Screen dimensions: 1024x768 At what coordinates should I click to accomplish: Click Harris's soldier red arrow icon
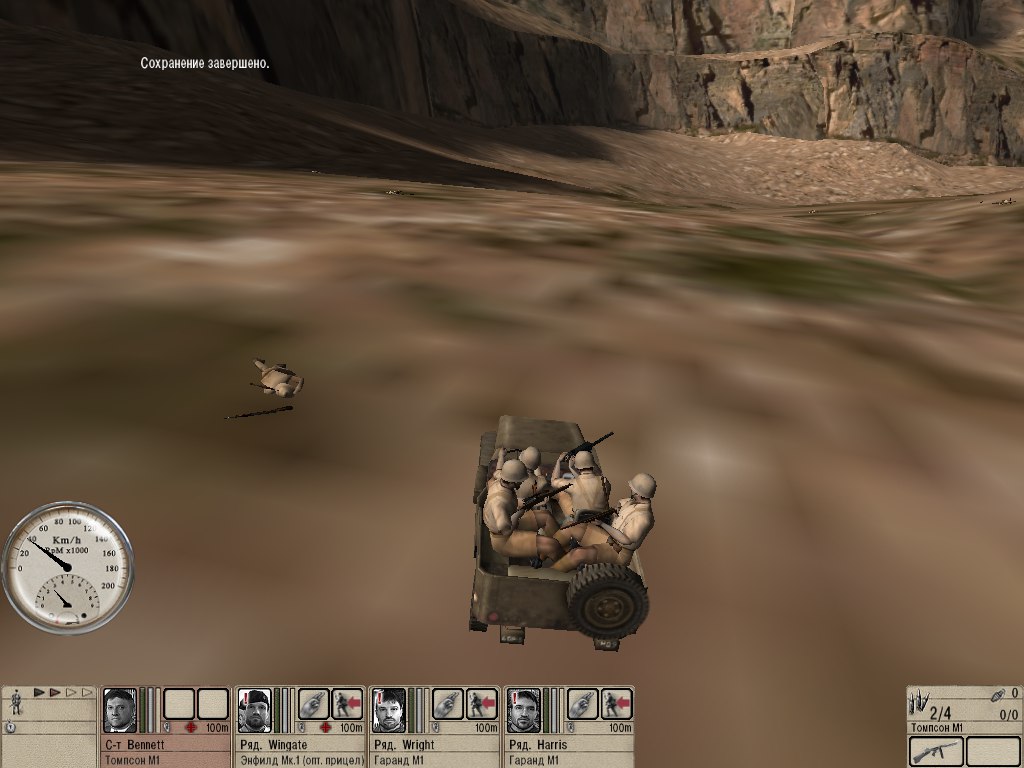click(616, 704)
